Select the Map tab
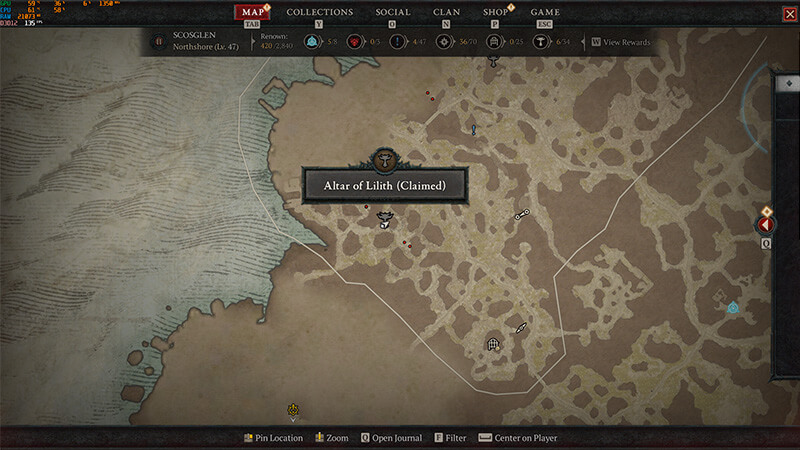800x450 pixels. point(254,12)
